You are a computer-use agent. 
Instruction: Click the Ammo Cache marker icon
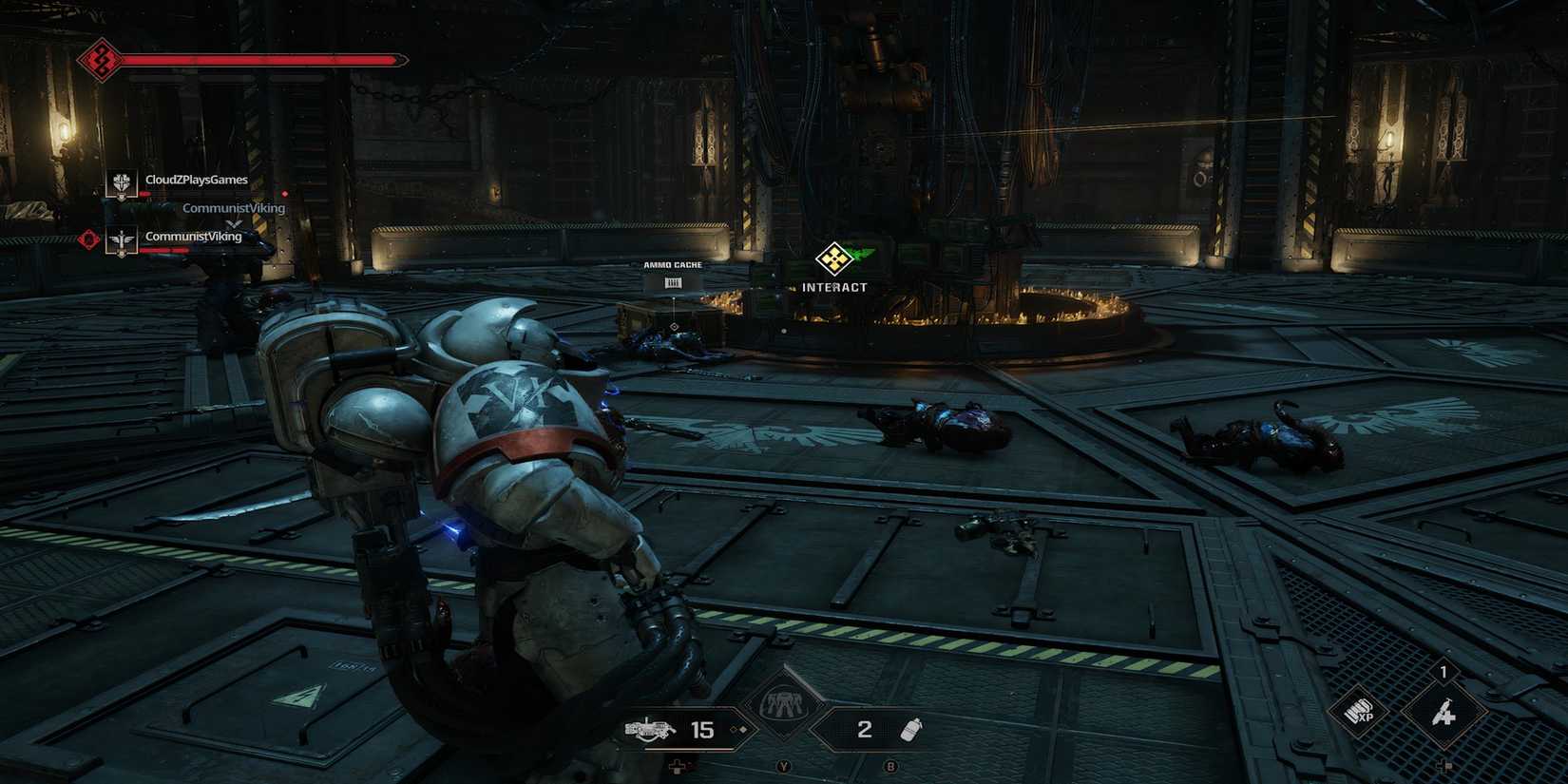point(673,282)
